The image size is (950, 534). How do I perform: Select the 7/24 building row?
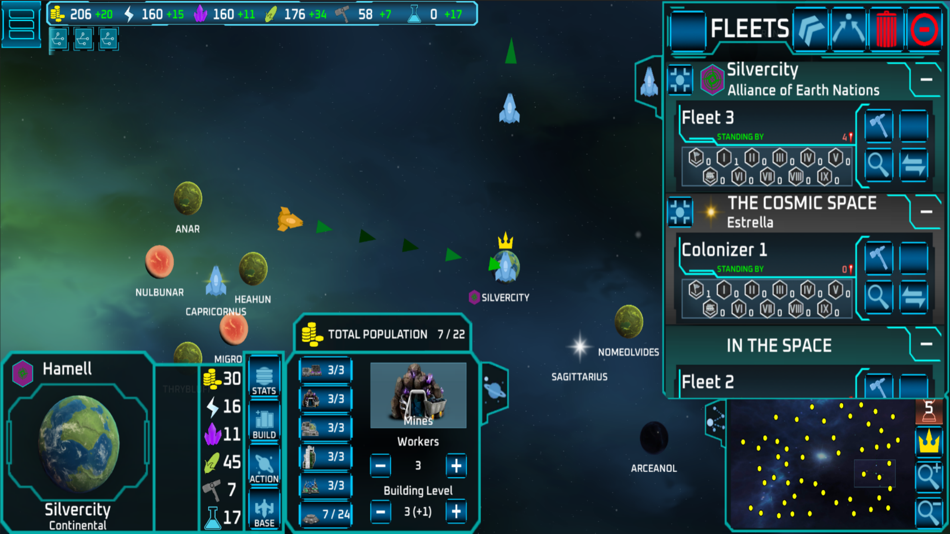coord(325,514)
